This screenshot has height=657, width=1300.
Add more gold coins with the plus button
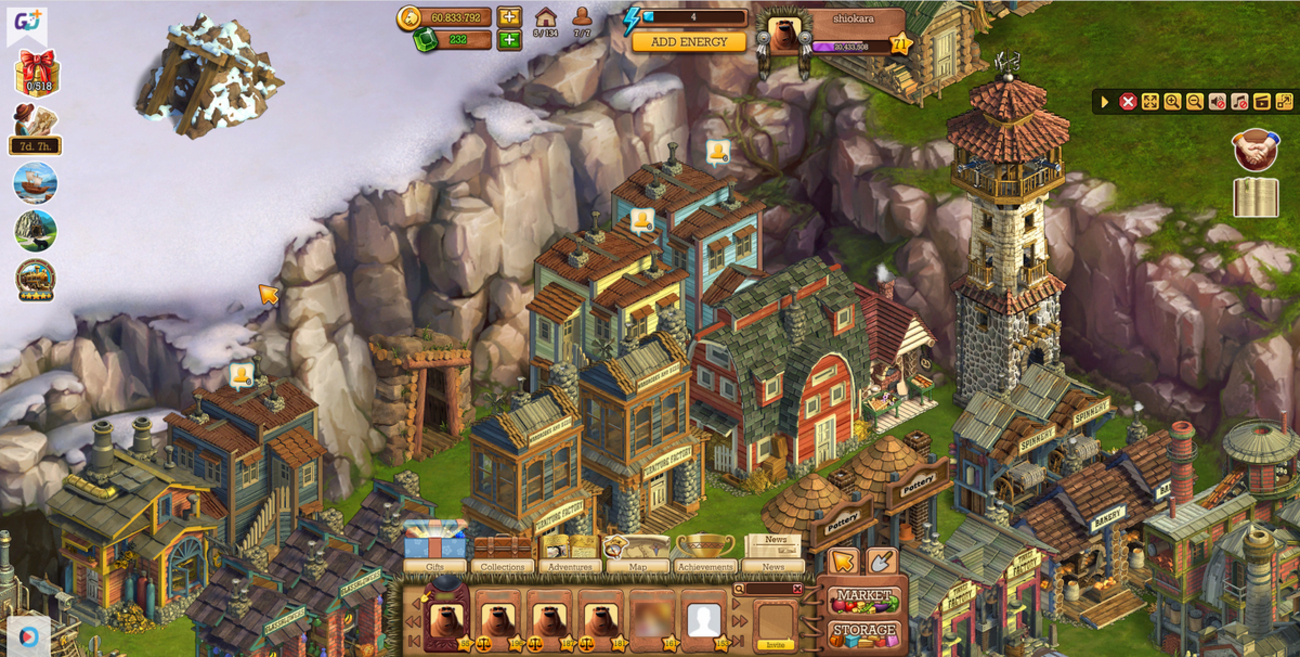click(x=510, y=17)
